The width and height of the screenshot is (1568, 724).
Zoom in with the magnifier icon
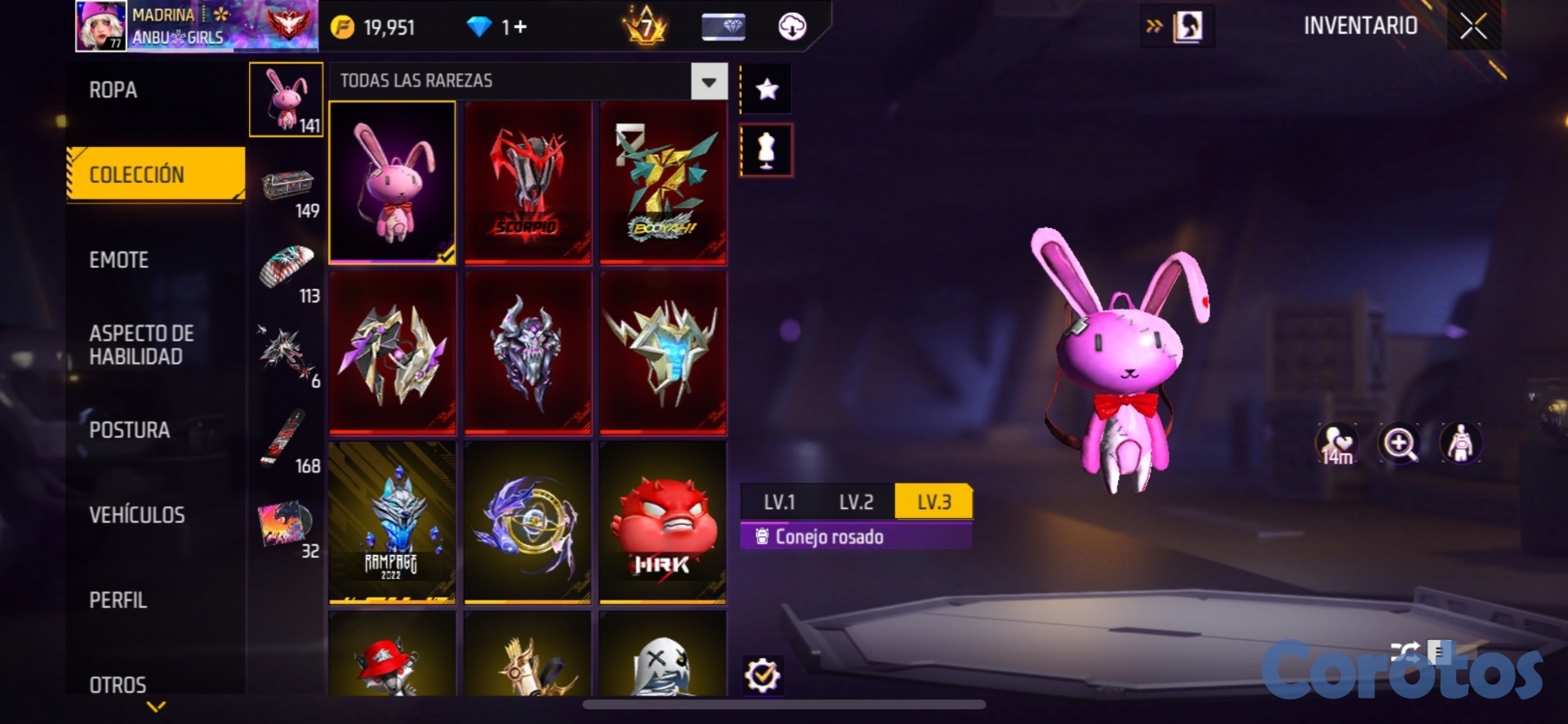pyautogui.click(x=1399, y=444)
